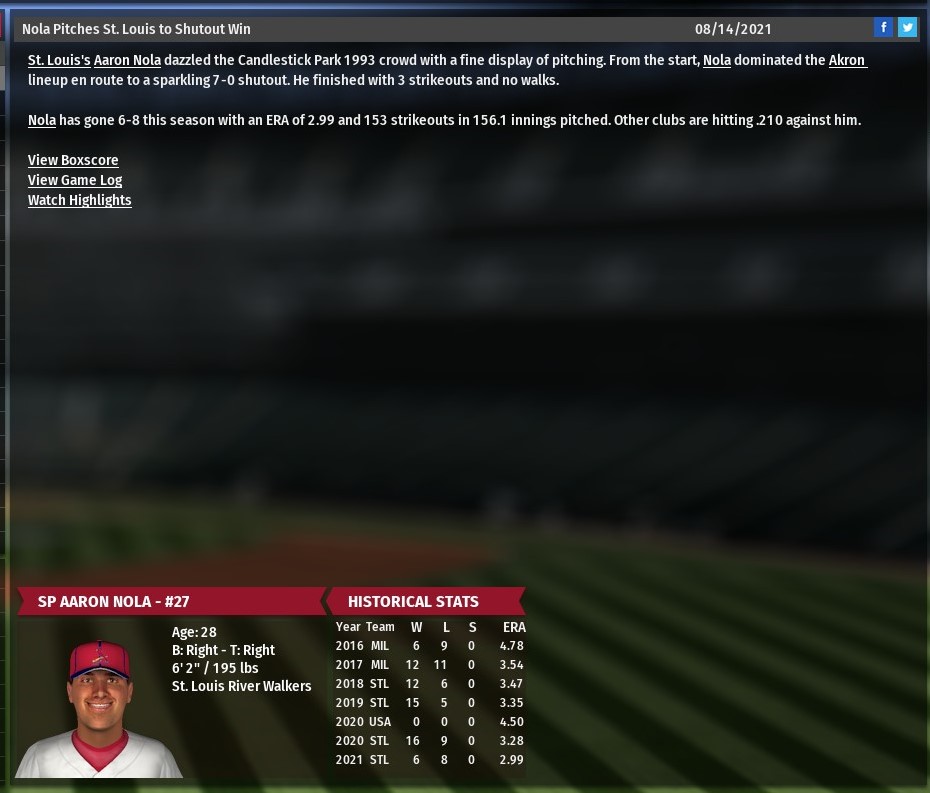Share the article on Facebook
Image resolution: width=930 pixels, height=793 pixels.
pos(883,28)
